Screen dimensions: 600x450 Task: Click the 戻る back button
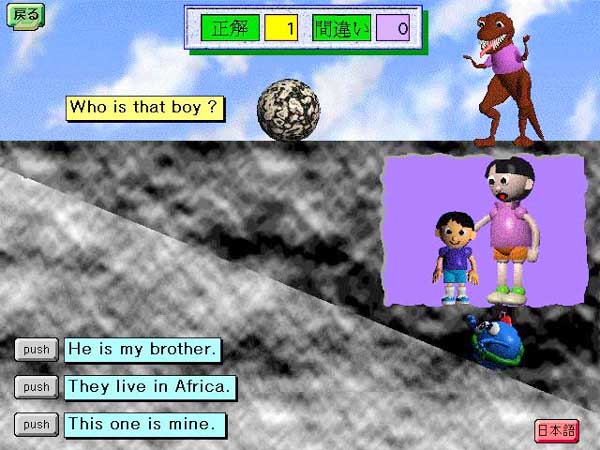[26, 16]
